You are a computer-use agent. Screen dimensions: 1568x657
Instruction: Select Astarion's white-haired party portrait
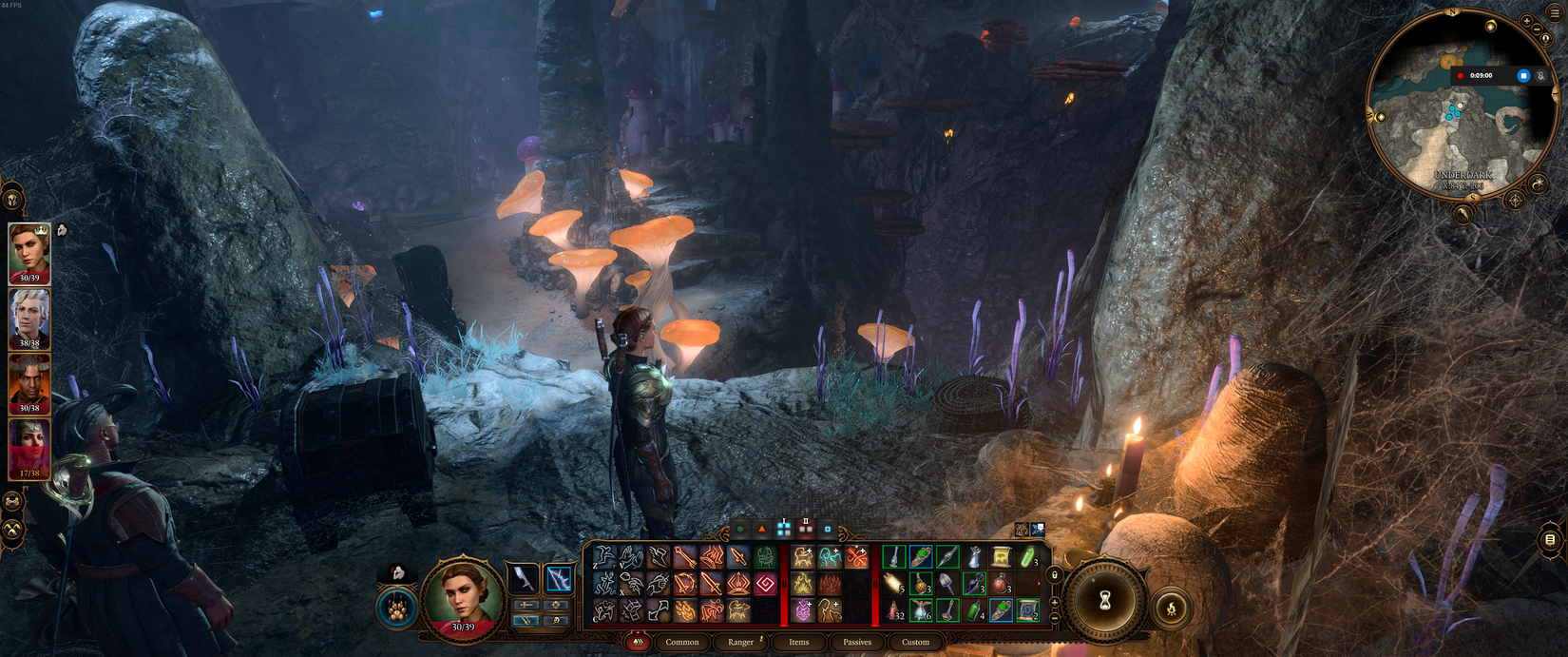pos(29,318)
